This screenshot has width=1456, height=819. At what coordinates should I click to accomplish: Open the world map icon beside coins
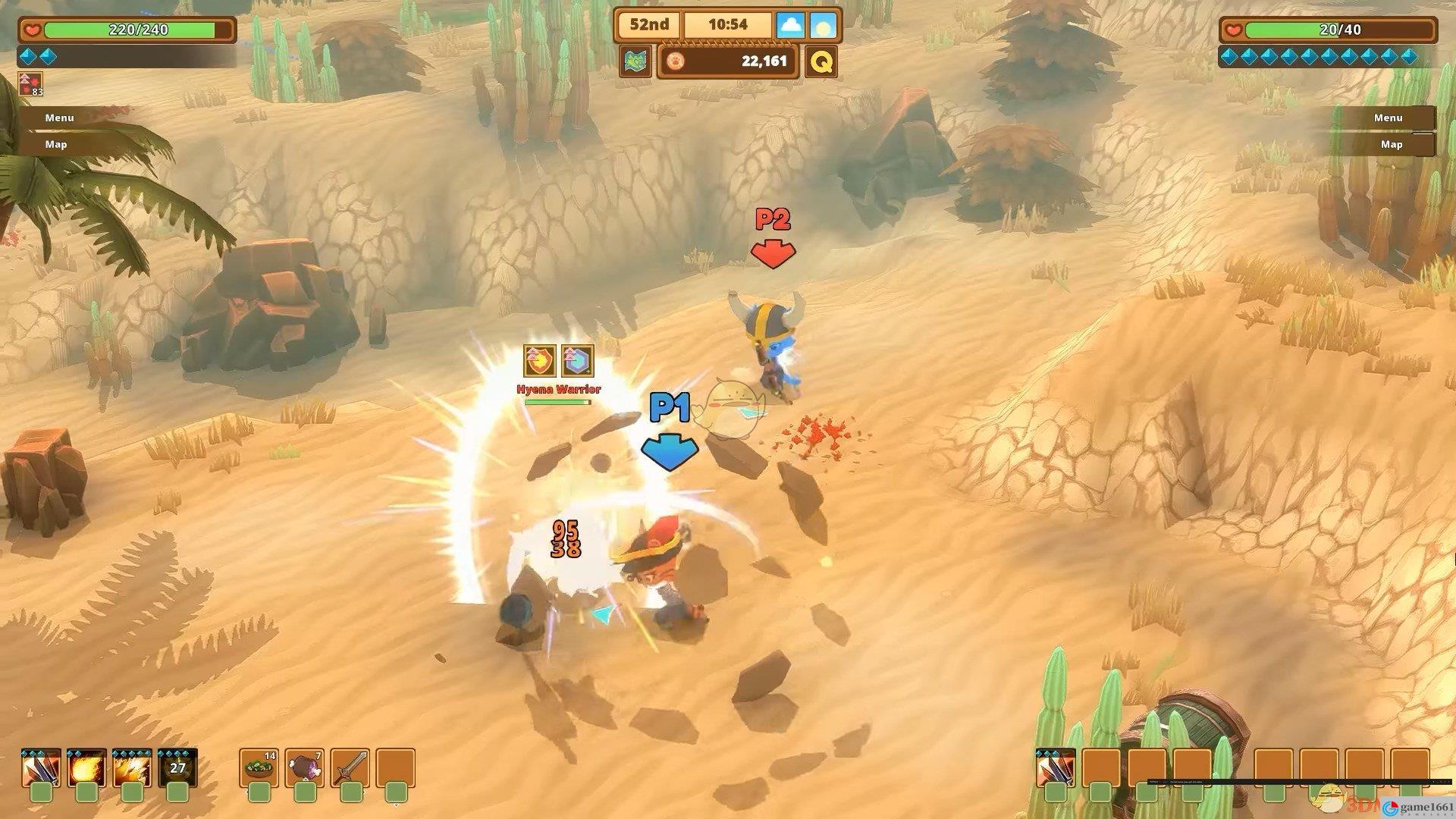click(635, 61)
